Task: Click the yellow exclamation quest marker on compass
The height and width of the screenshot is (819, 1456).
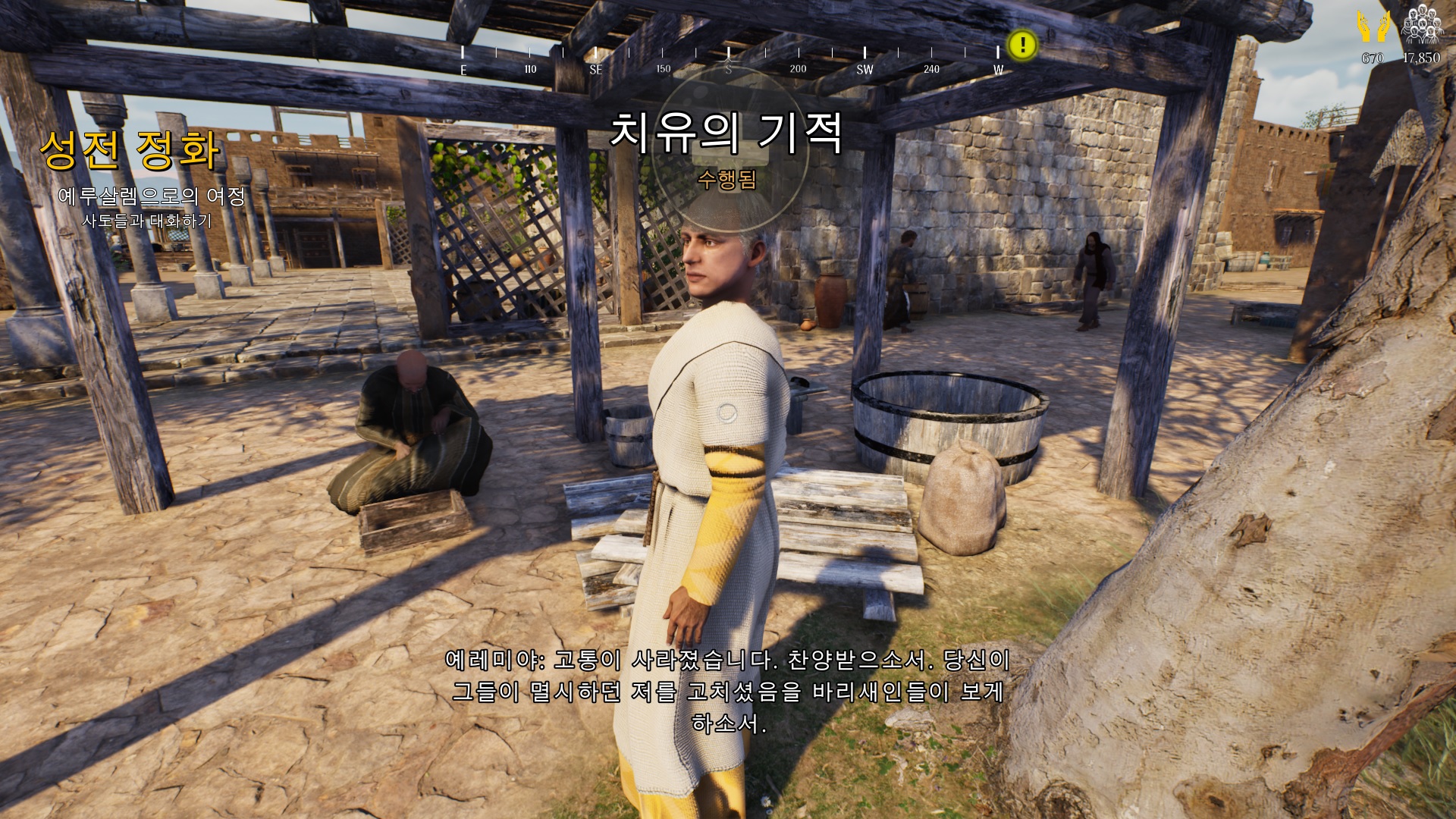Action: (1022, 45)
